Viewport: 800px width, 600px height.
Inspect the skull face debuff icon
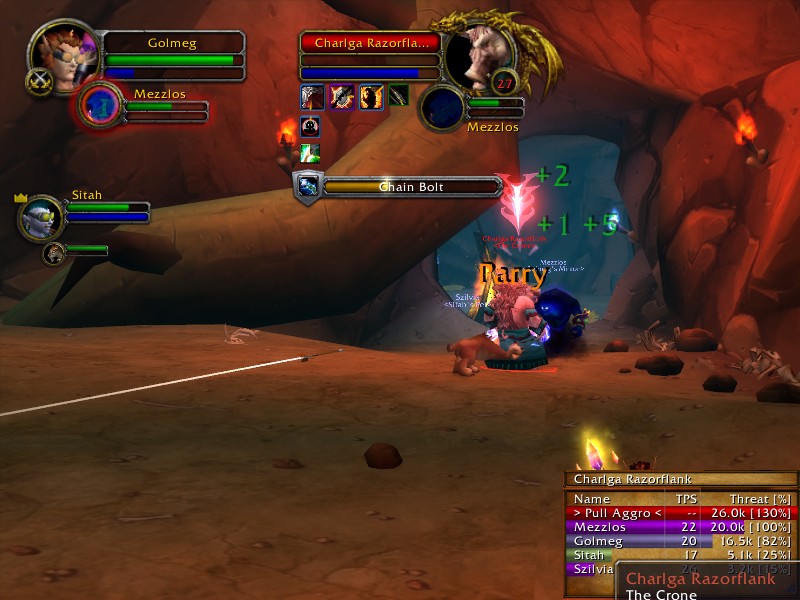(x=311, y=127)
